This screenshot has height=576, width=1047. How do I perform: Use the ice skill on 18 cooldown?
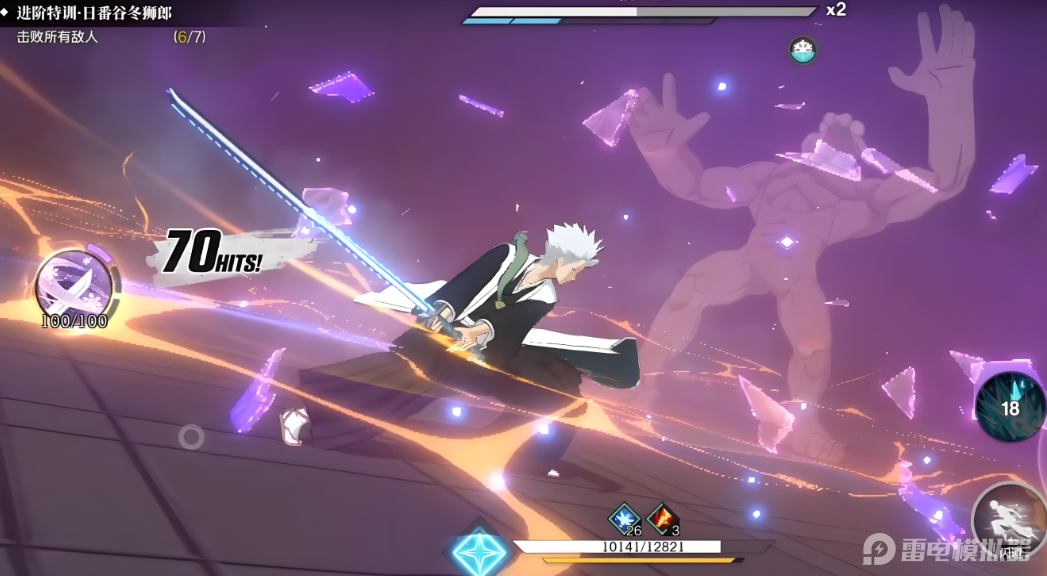(x=1010, y=406)
